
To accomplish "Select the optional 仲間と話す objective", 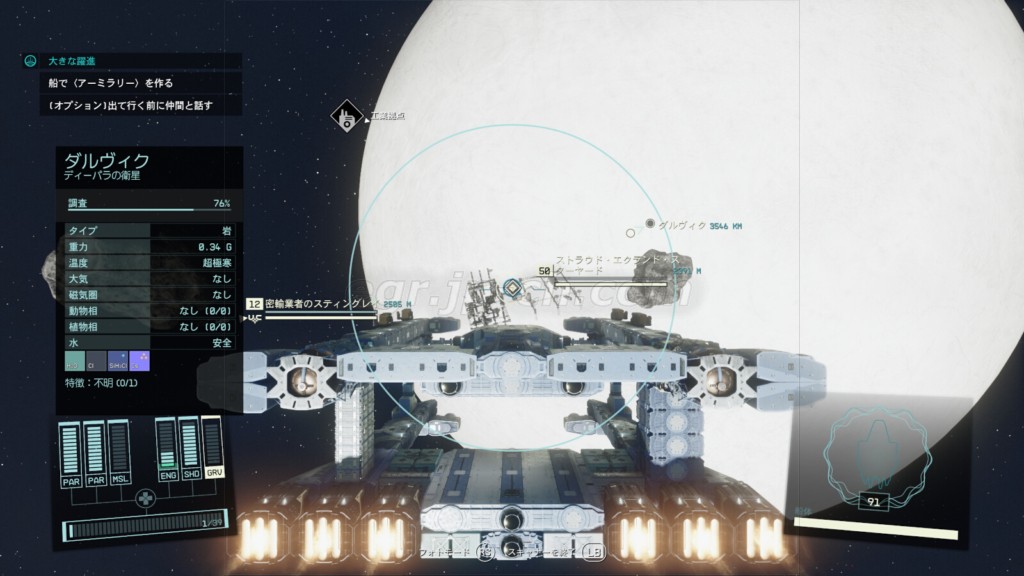I will tap(130, 105).
